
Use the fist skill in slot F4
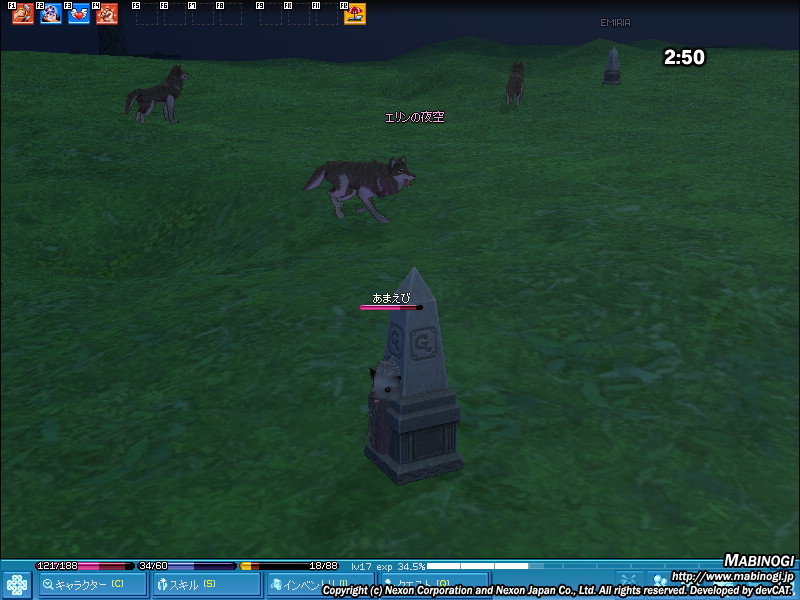click(x=107, y=14)
